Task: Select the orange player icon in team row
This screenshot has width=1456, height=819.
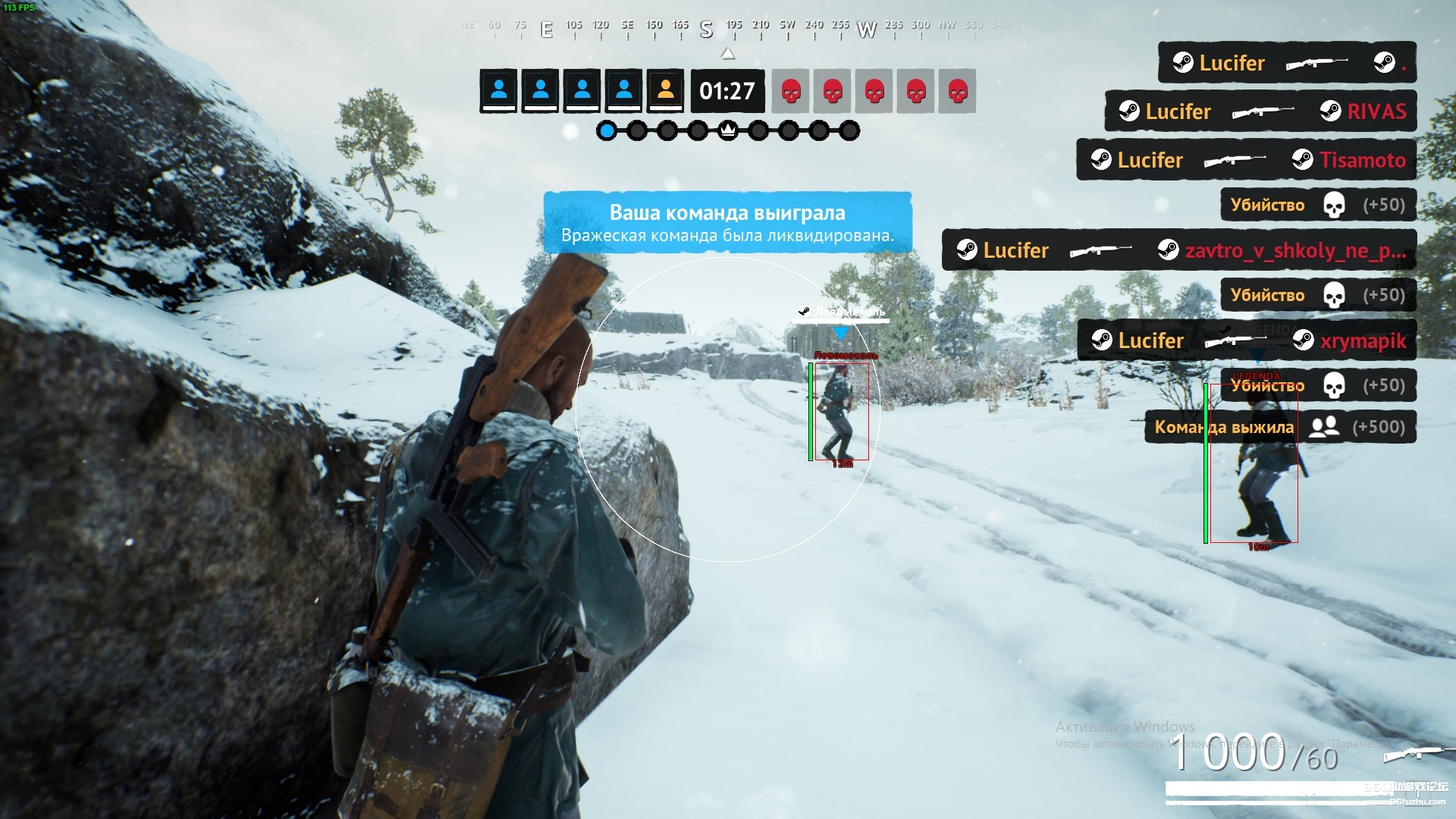Action: (x=665, y=91)
